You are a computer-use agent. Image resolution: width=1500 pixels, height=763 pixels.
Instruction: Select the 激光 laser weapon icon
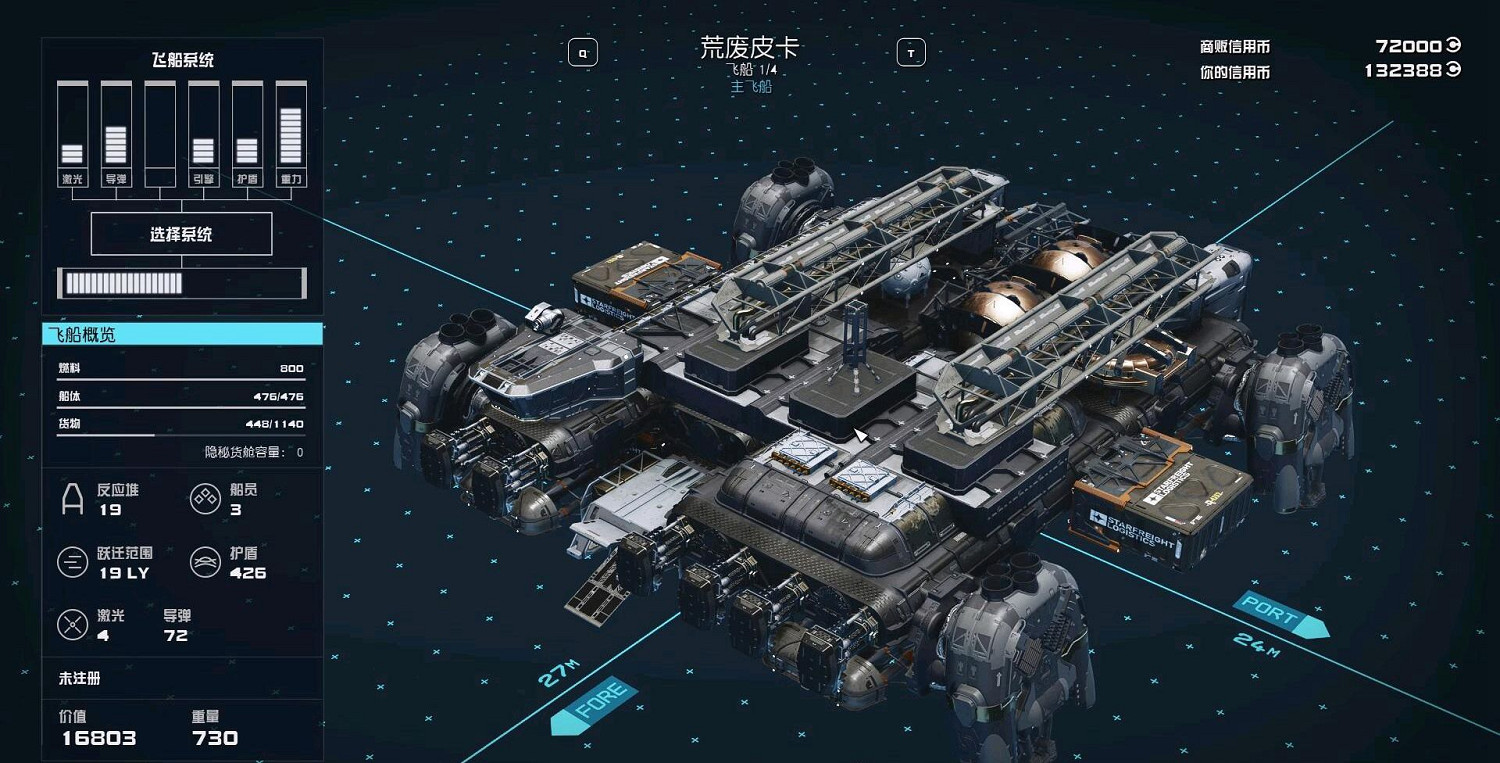pyautogui.click(x=71, y=626)
